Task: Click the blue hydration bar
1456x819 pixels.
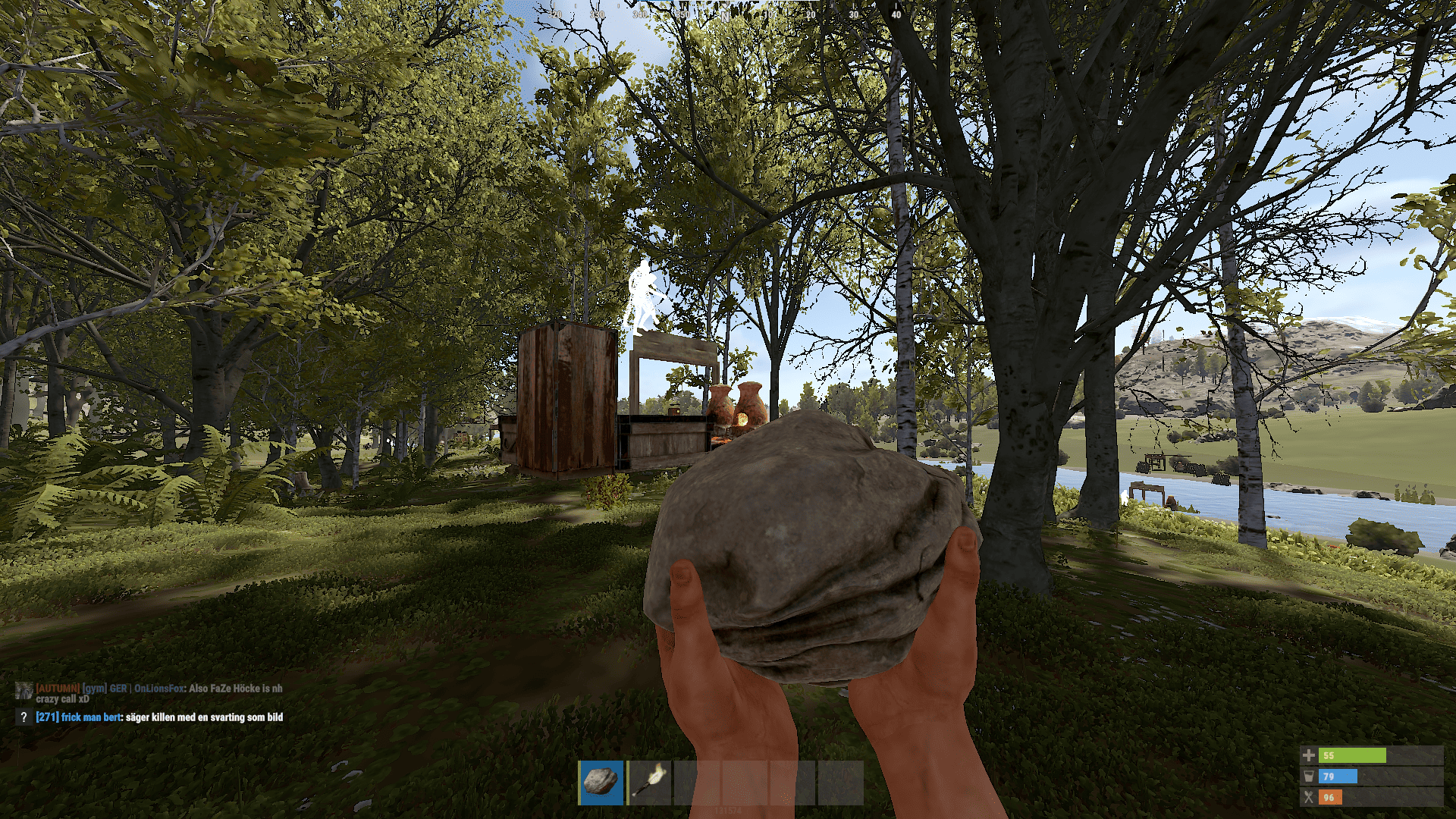Action: click(1338, 777)
